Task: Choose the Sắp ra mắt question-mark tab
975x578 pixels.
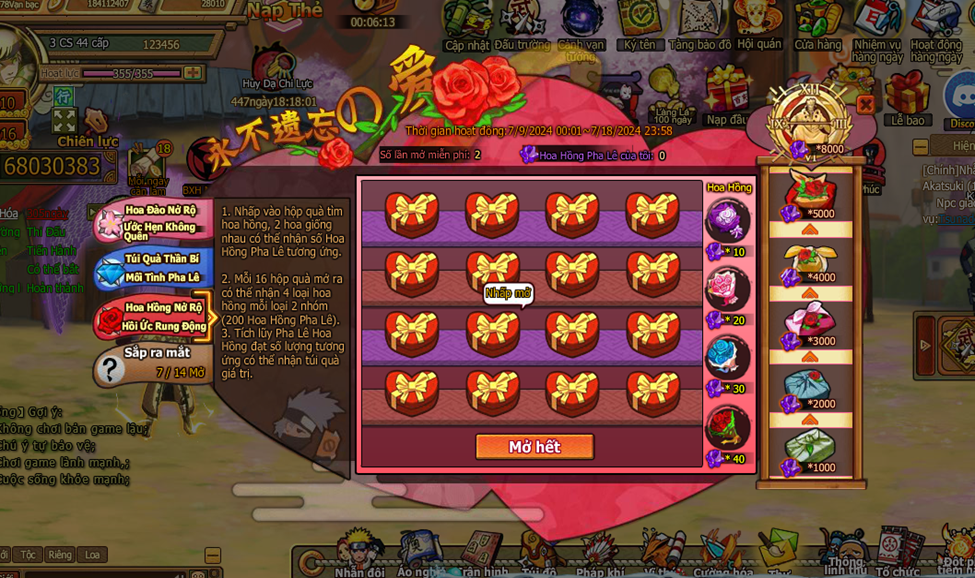Action: point(155,363)
